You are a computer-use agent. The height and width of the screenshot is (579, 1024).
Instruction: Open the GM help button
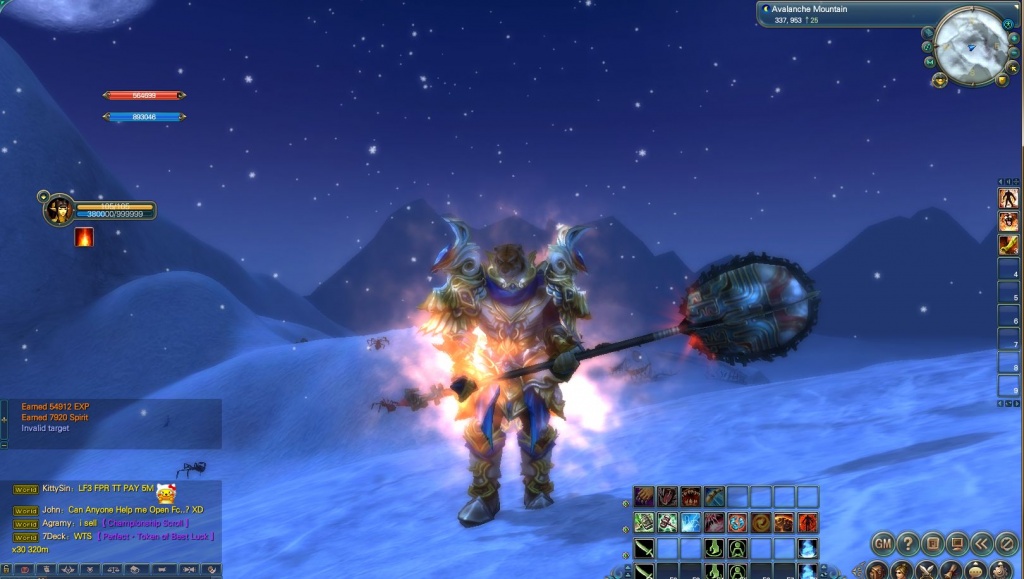[x=883, y=544]
